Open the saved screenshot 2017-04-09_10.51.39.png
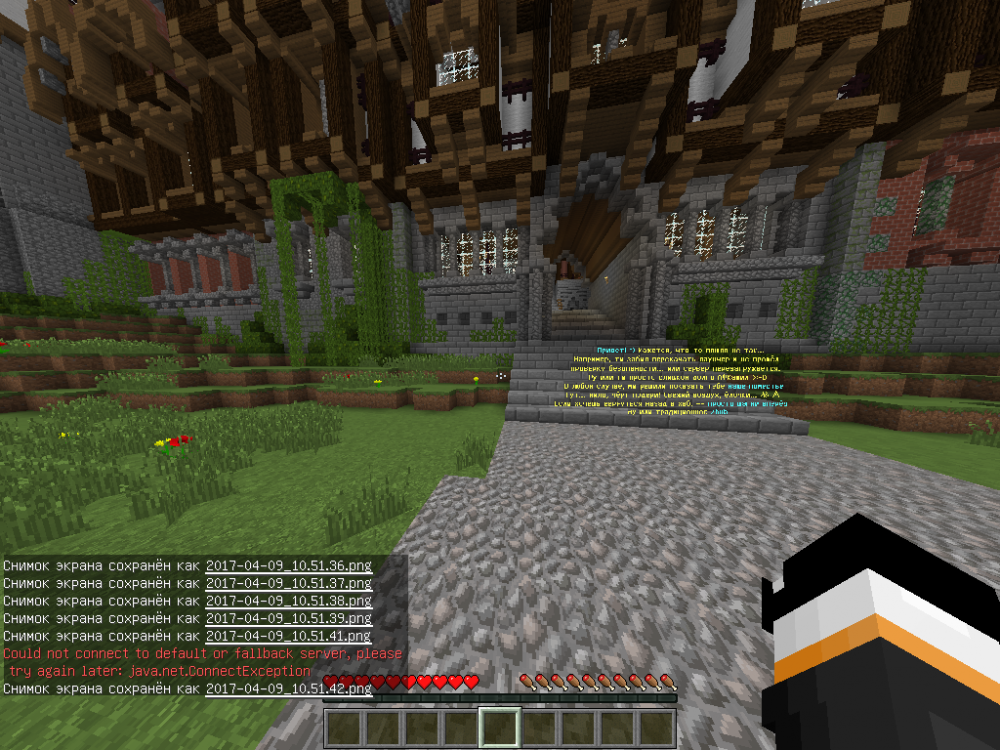1000x750 pixels. (x=288, y=619)
